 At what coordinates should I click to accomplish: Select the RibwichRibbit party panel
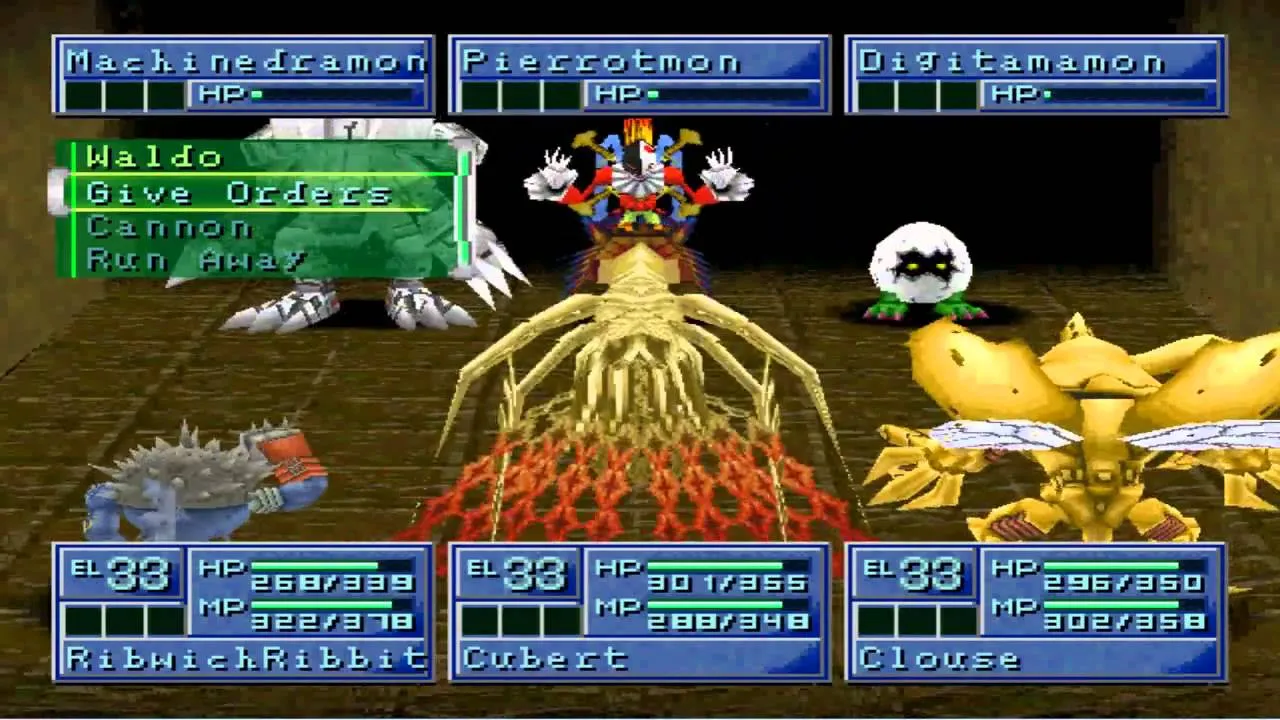click(x=244, y=612)
